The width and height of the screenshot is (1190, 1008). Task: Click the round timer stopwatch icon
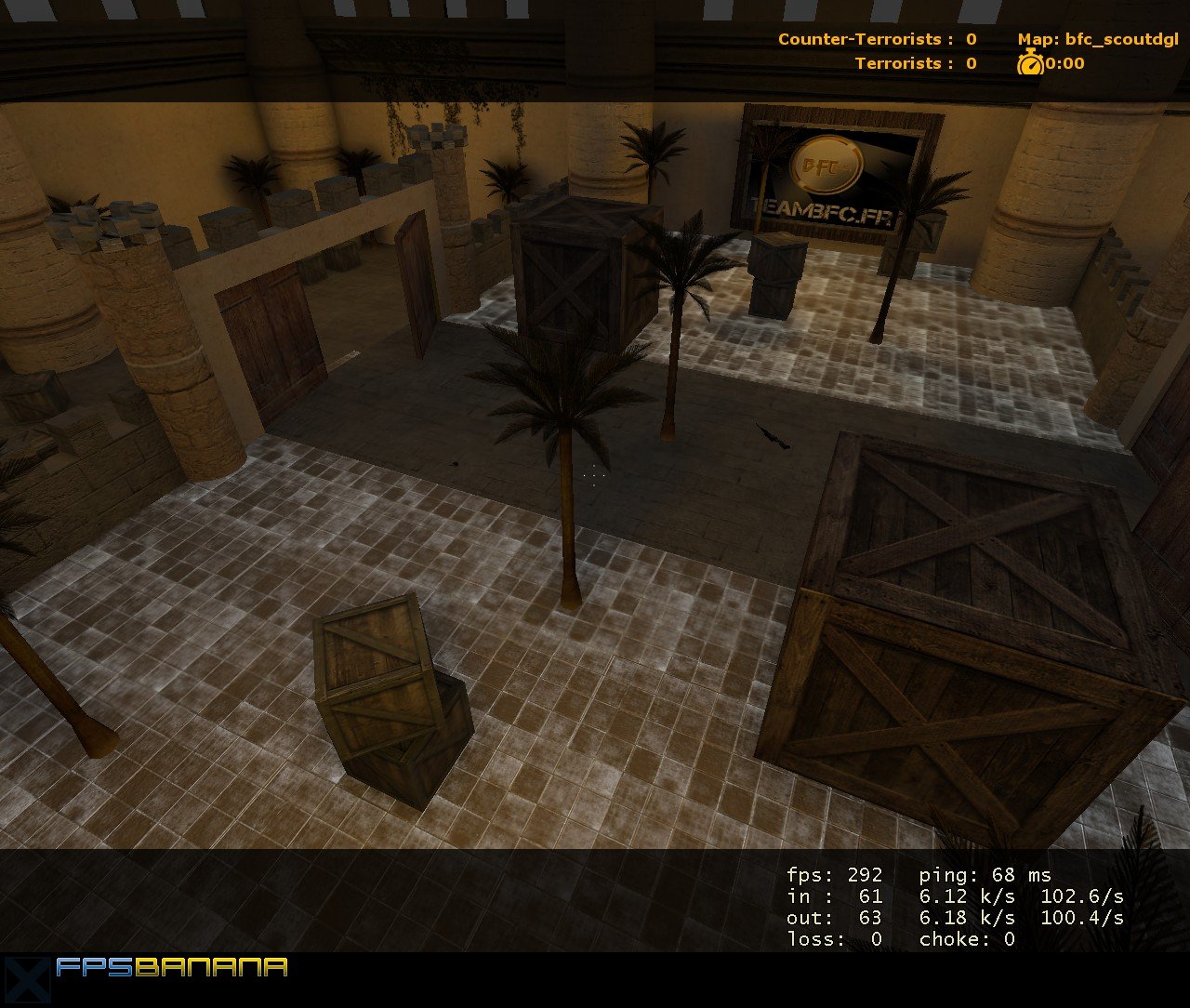(1028, 64)
